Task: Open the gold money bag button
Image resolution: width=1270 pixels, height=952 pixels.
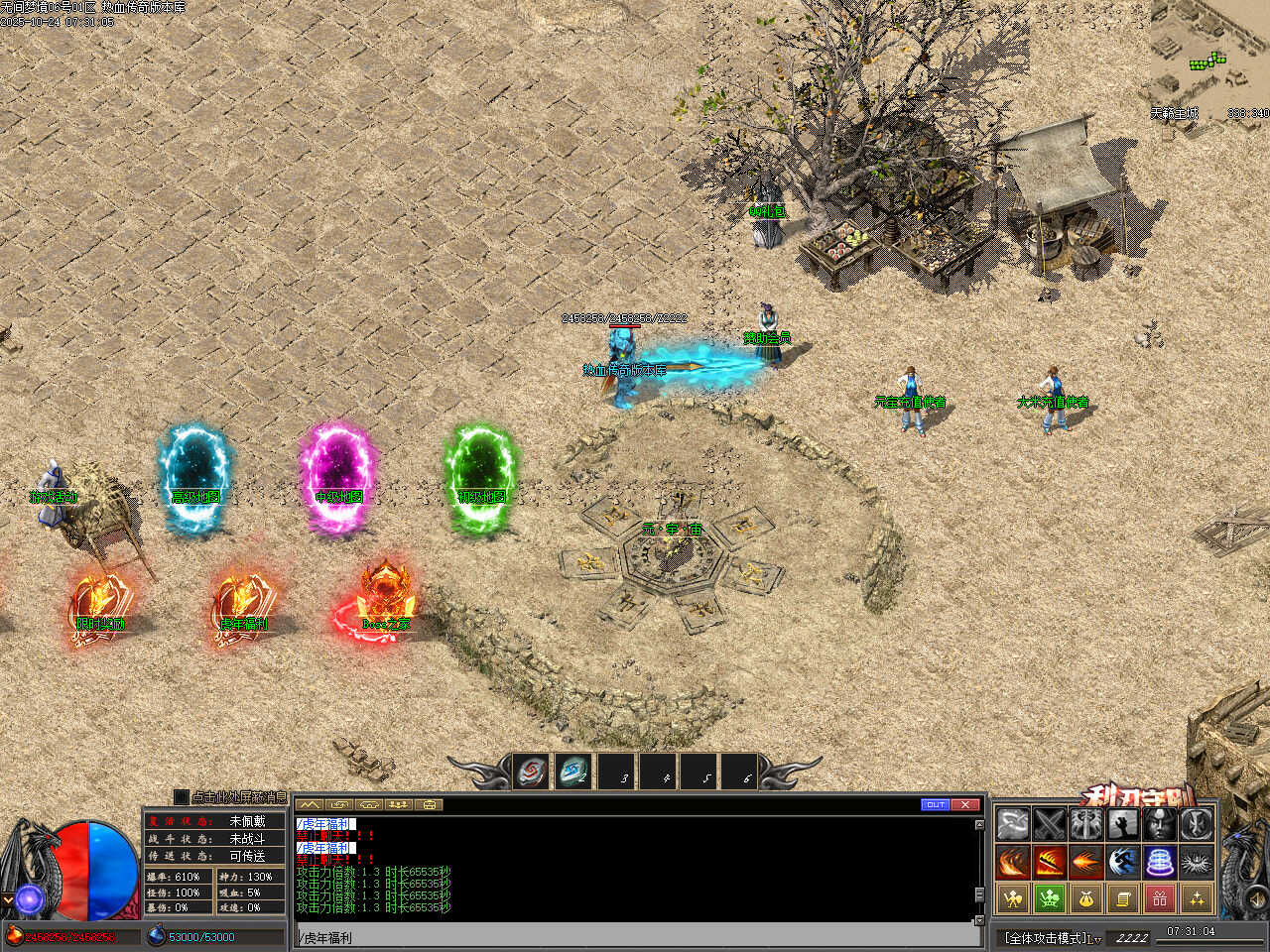Action: coord(1086,899)
